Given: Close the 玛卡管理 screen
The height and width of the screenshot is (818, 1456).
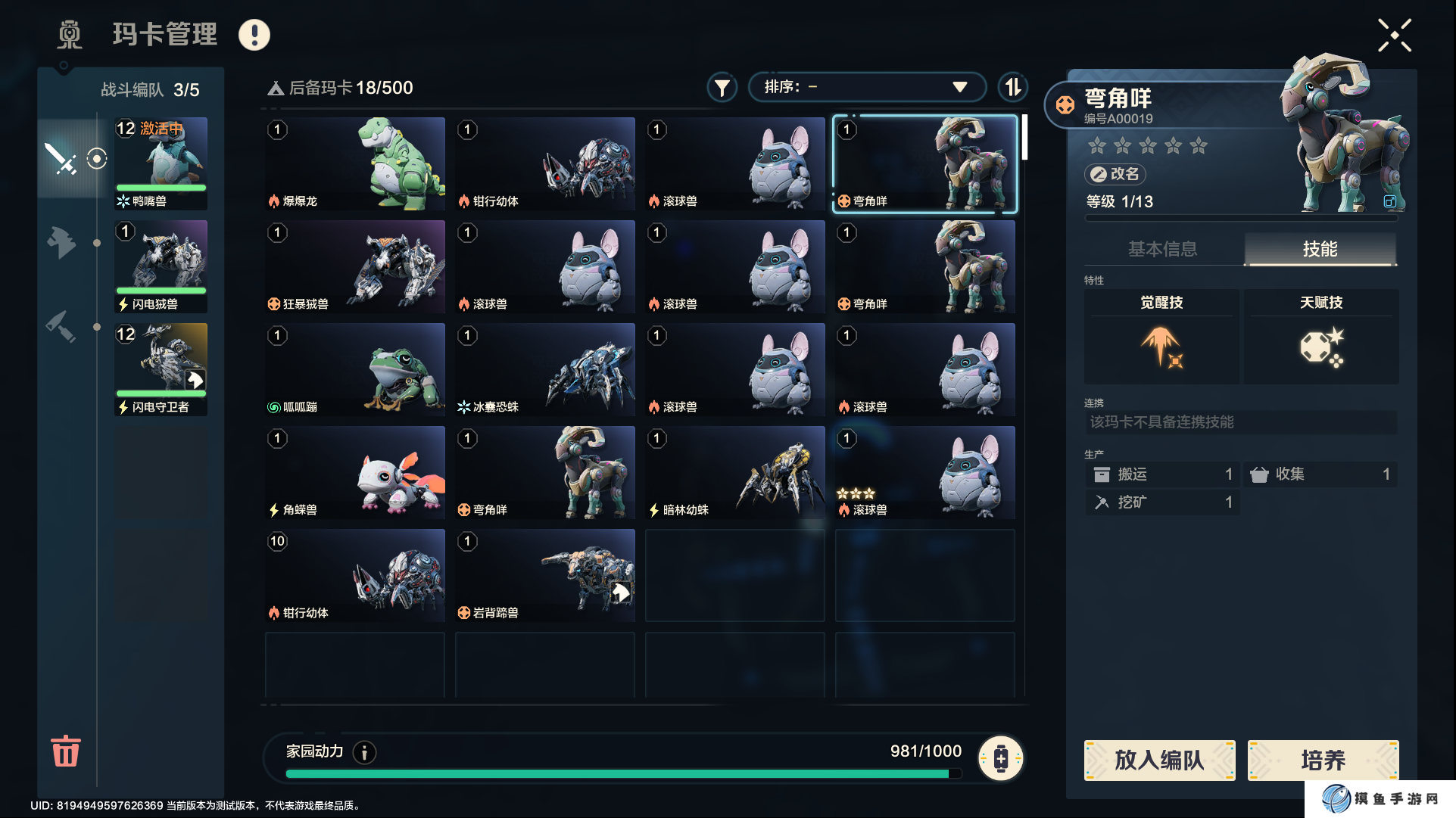Looking at the screenshot, I should coord(1394,36).
